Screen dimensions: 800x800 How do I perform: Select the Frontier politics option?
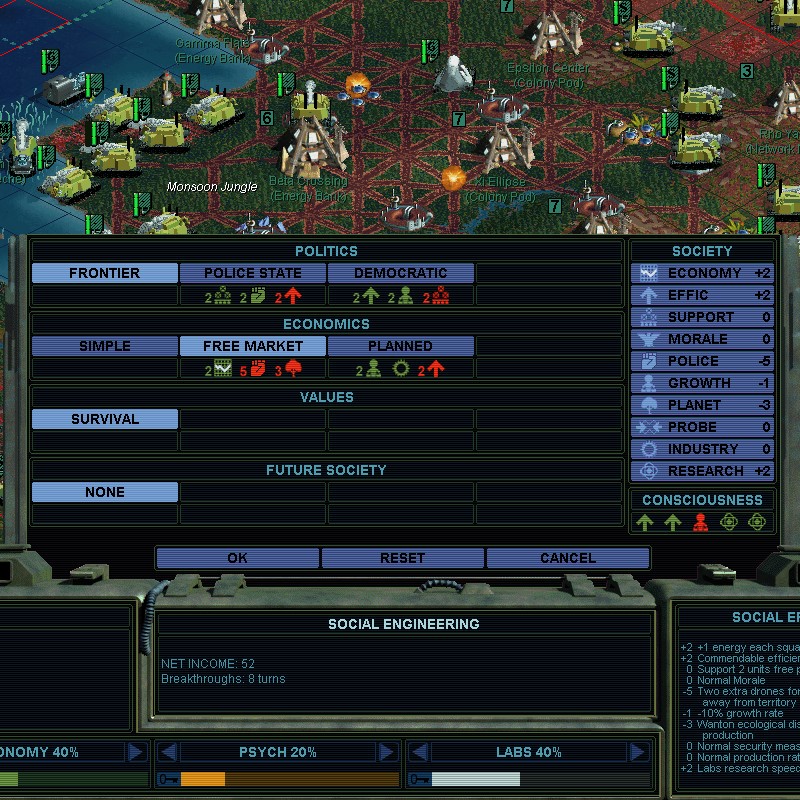(x=105, y=273)
